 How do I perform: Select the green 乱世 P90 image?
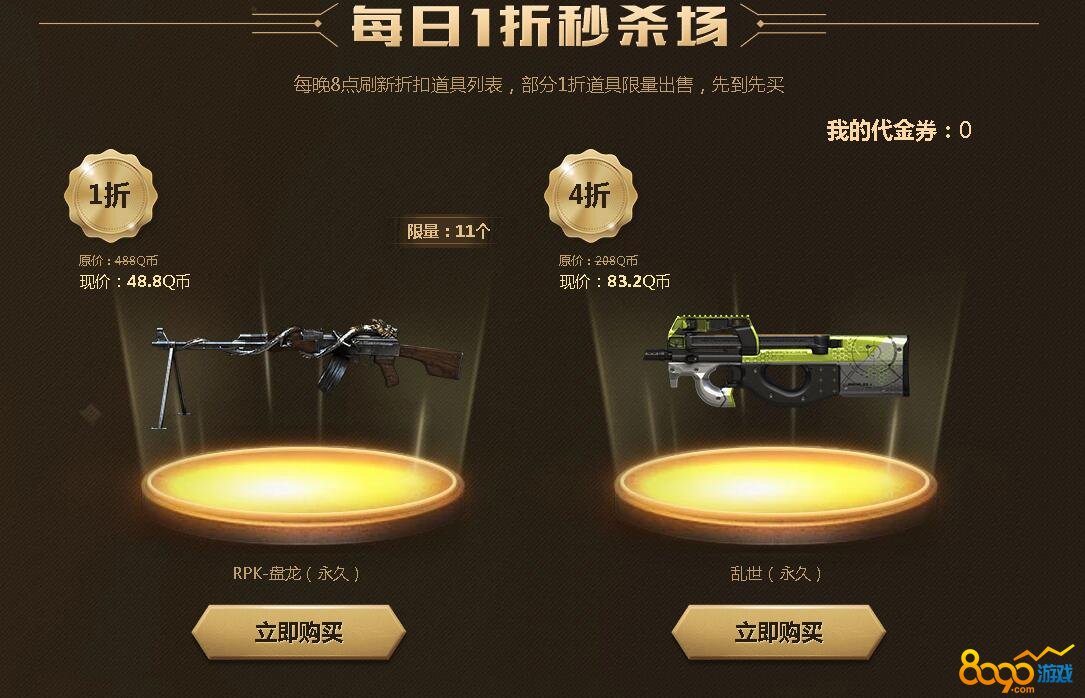point(776,359)
